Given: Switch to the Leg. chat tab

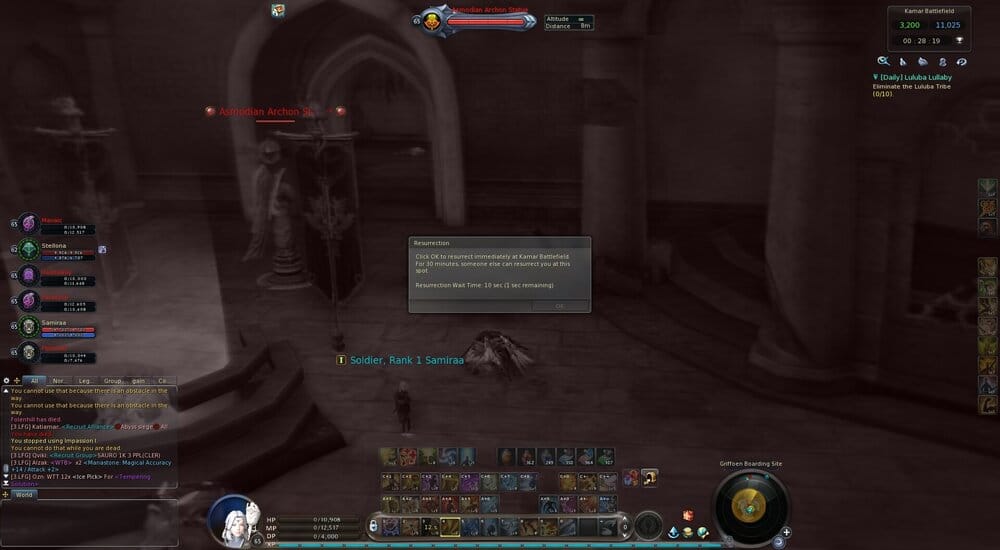Looking at the screenshot, I should click(x=86, y=380).
